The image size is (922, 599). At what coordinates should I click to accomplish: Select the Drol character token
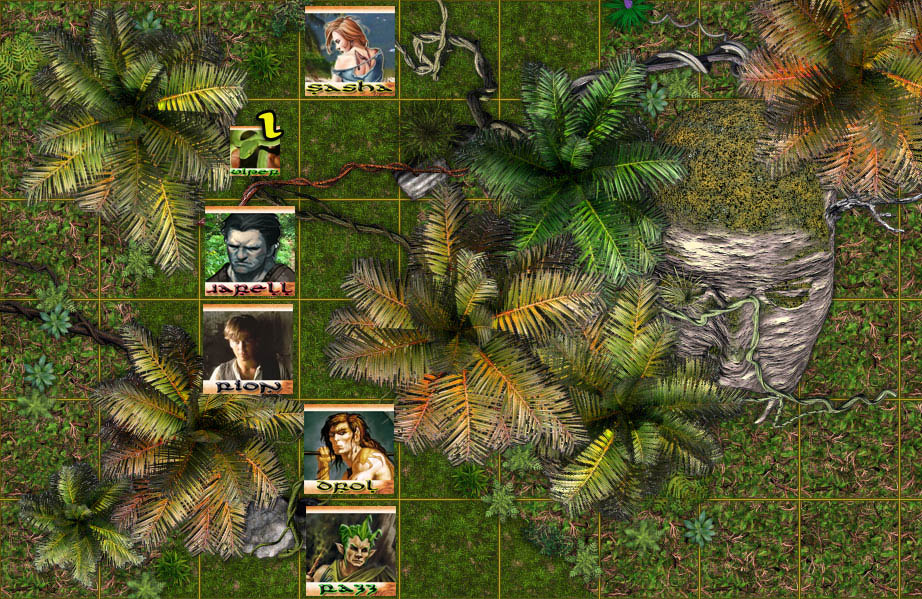[x=348, y=449]
